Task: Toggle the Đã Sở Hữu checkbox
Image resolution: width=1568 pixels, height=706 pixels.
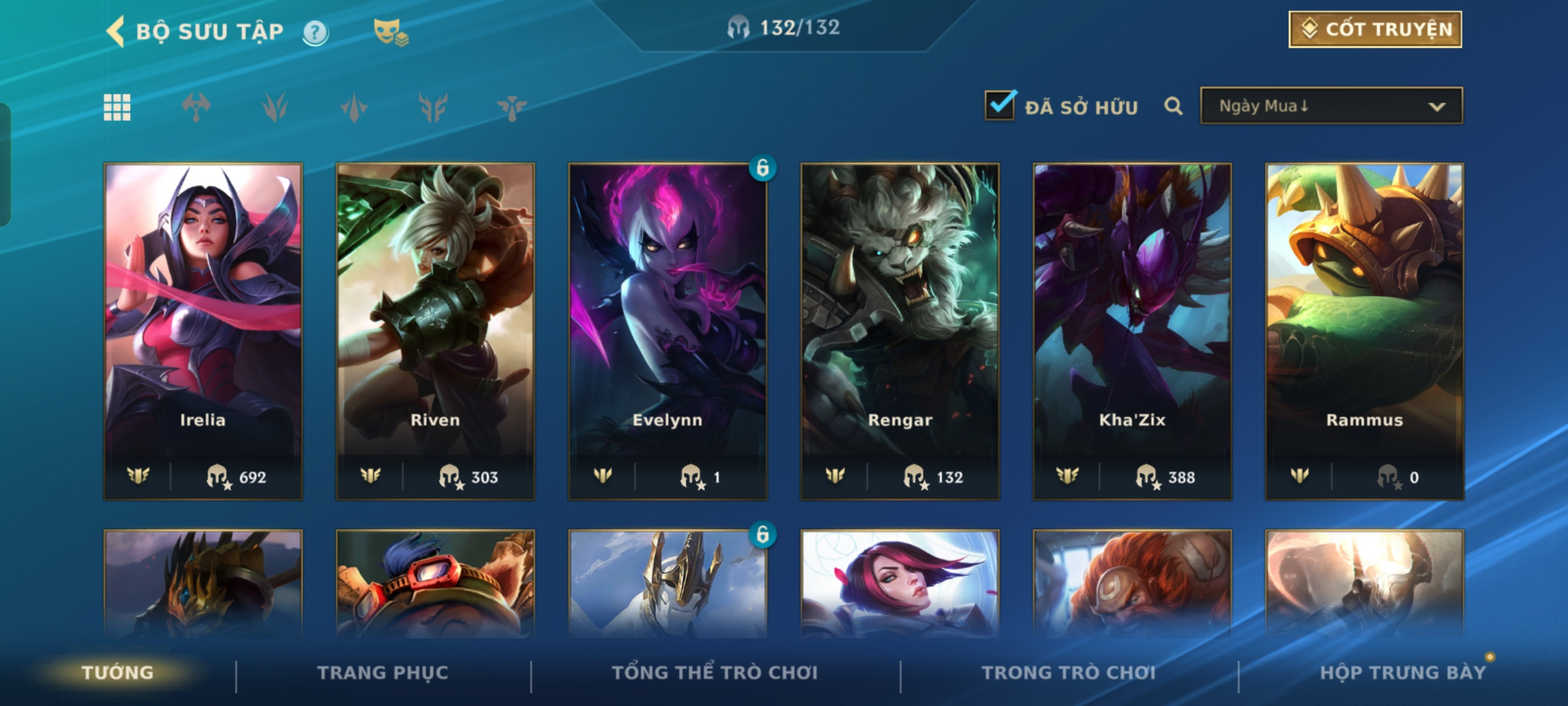Action: coord(1000,106)
